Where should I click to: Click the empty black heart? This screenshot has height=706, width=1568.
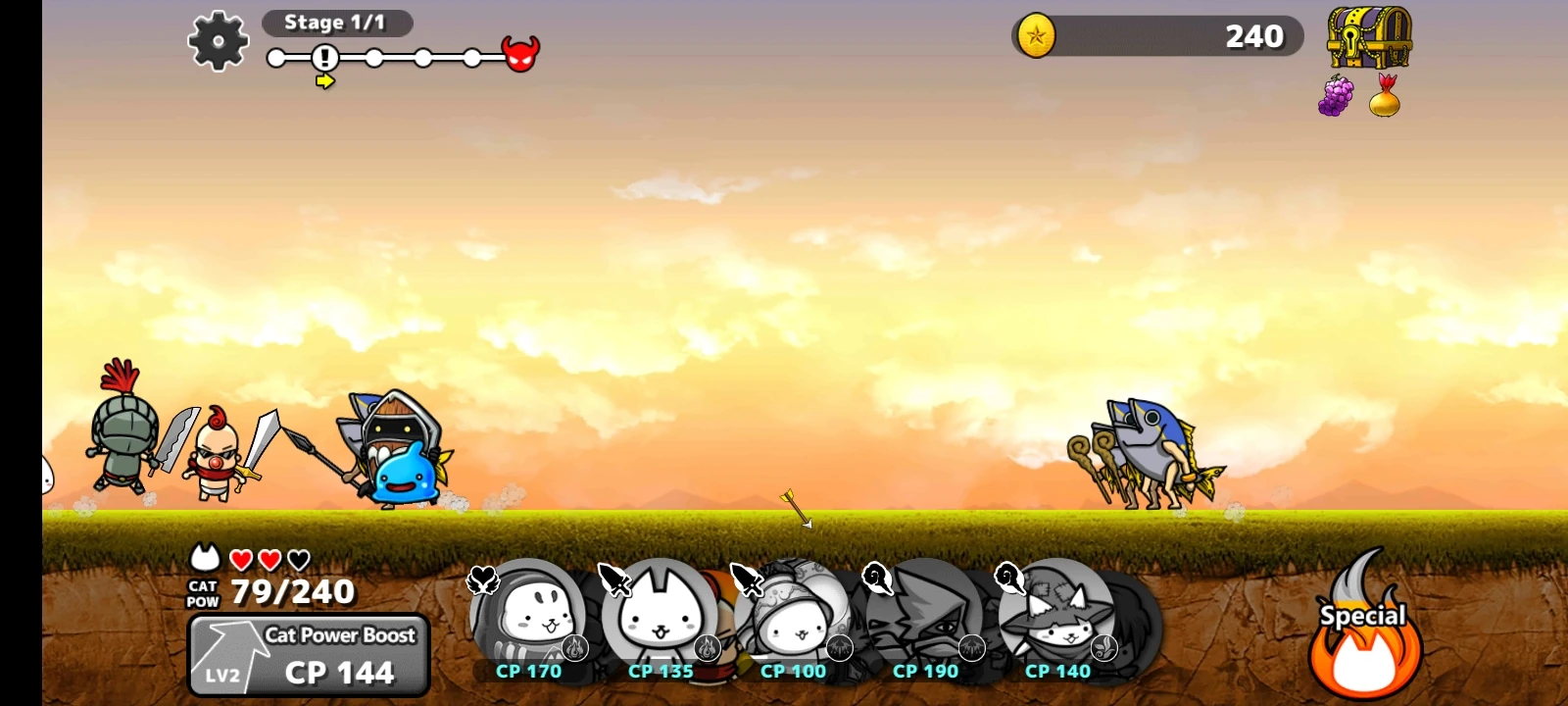tap(299, 560)
